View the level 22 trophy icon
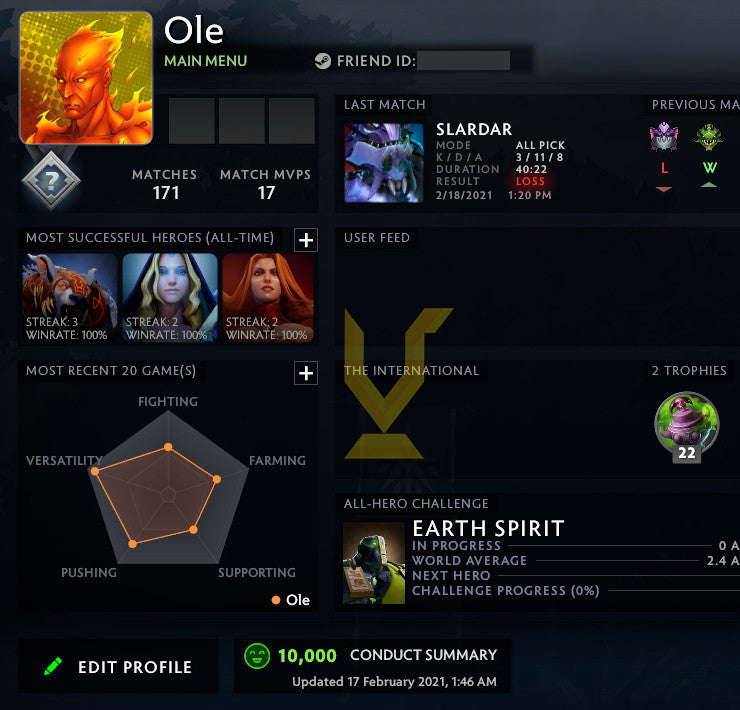This screenshot has height=710, width=740. [686, 425]
